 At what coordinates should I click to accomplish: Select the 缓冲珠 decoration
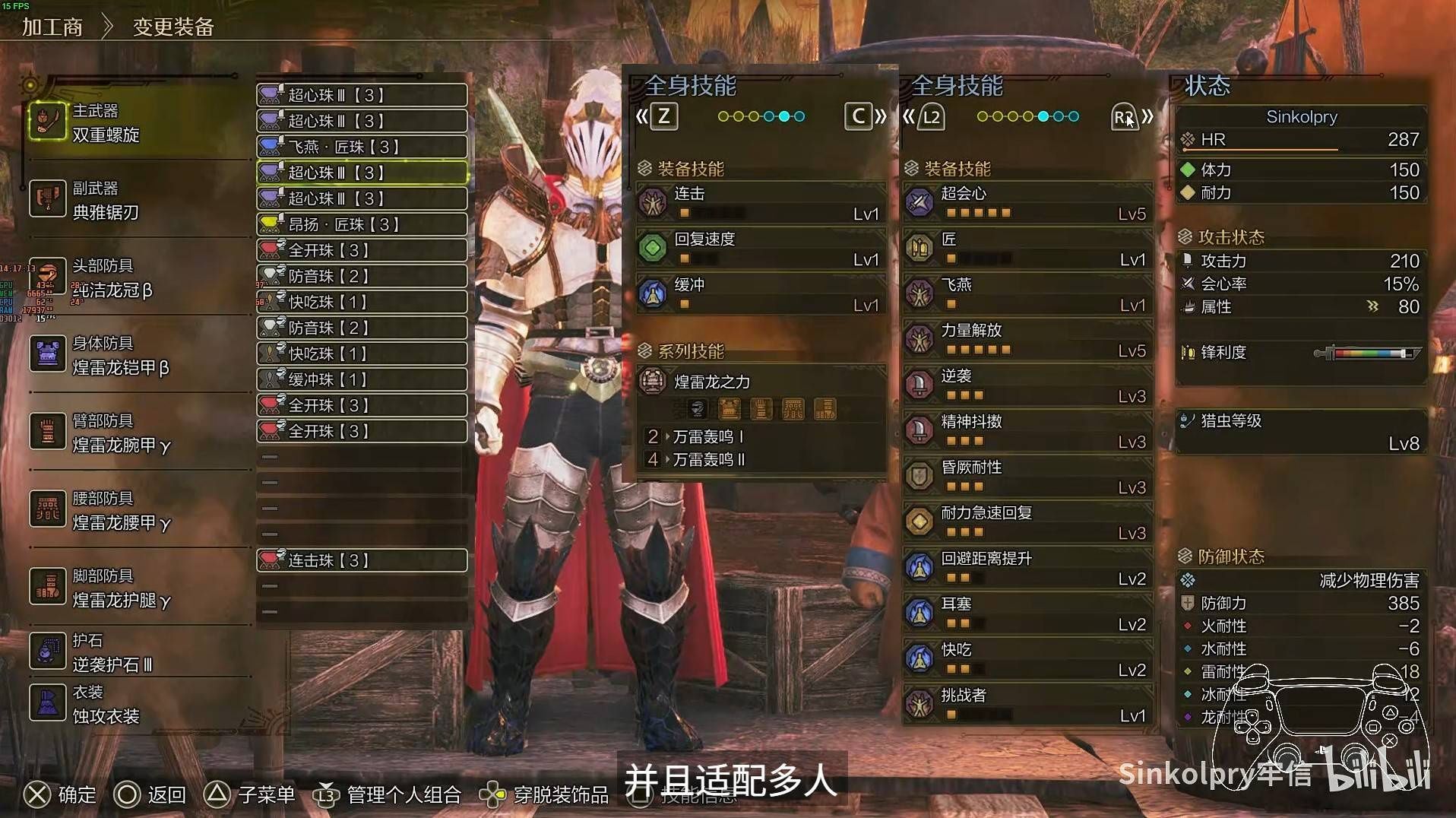coord(362,379)
